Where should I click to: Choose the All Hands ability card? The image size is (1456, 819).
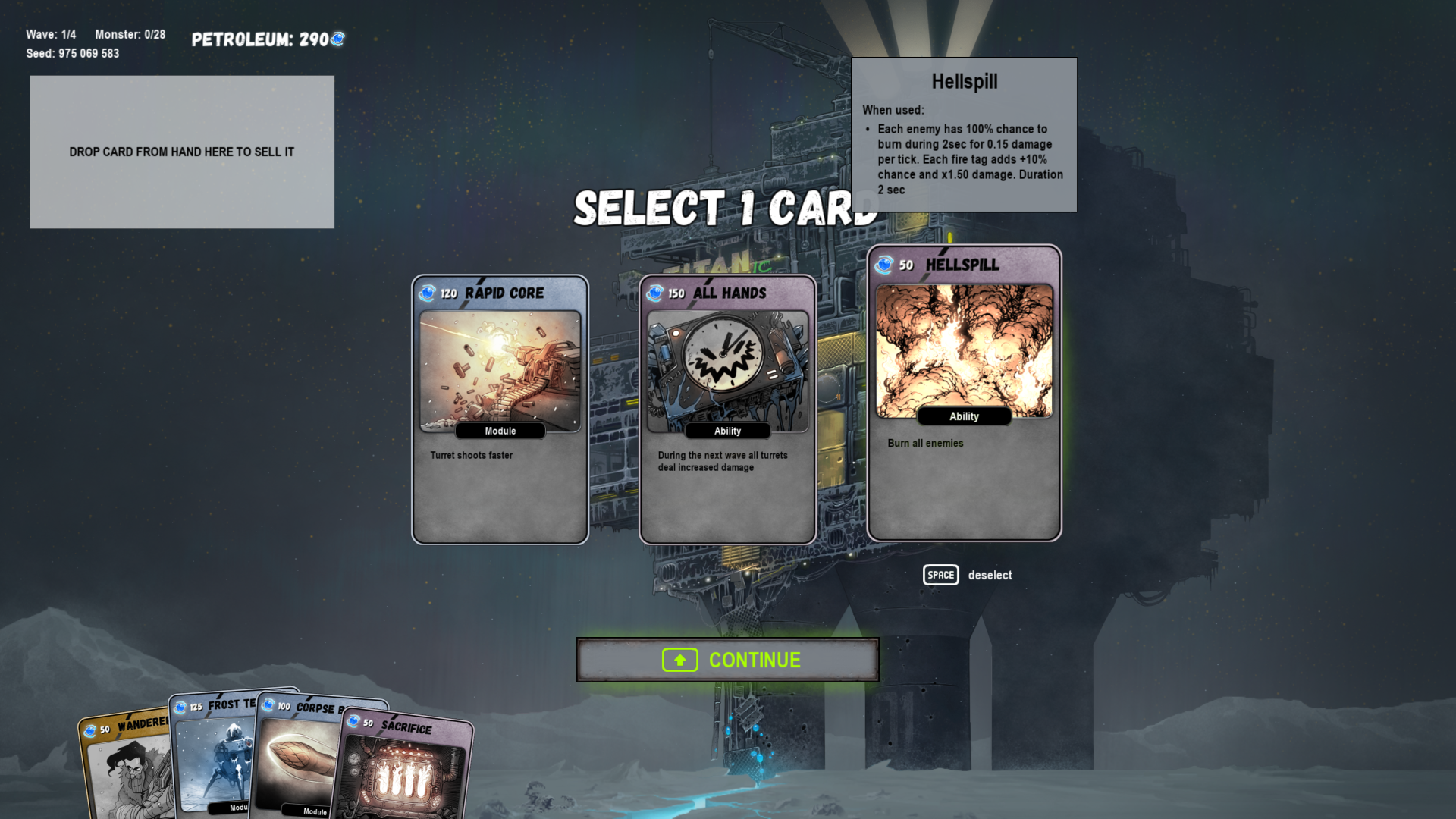tap(727, 409)
